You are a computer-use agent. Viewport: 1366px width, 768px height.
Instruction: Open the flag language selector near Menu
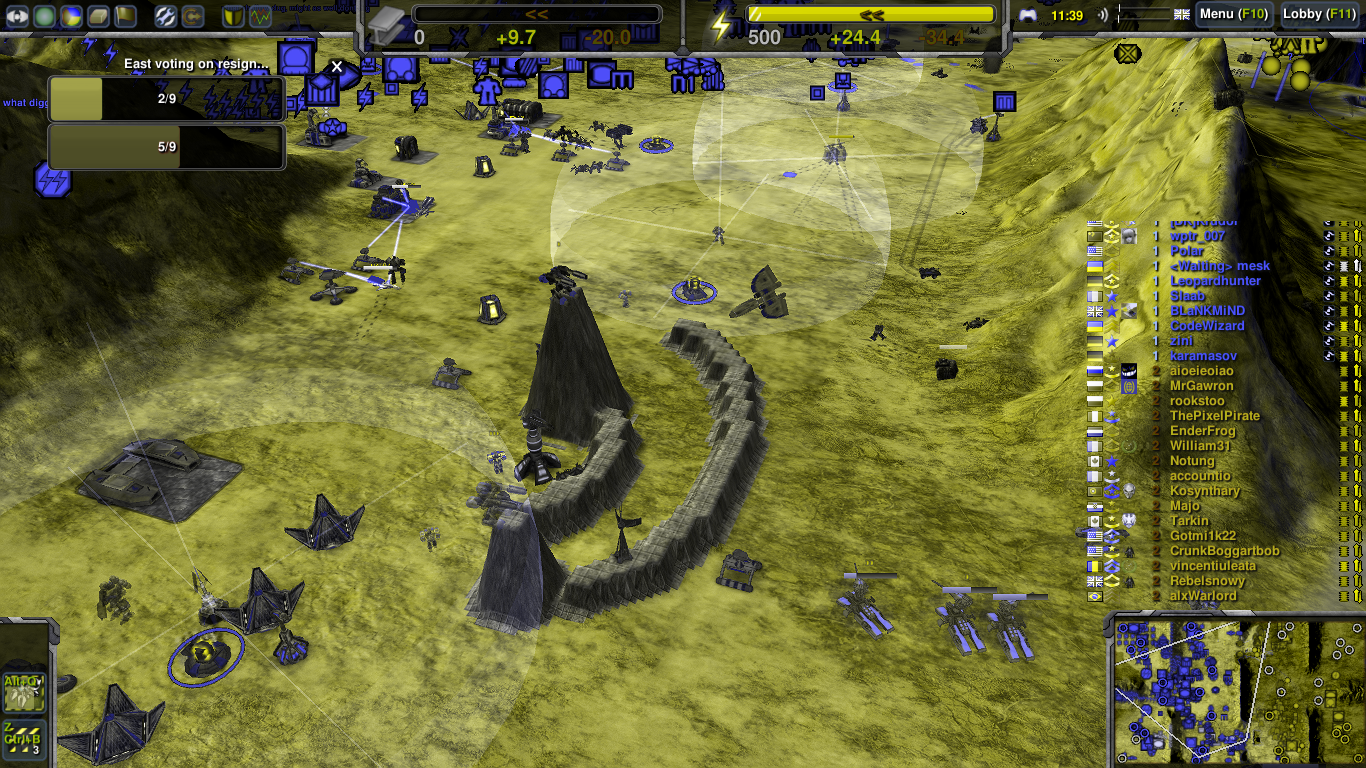point(1182,14)
